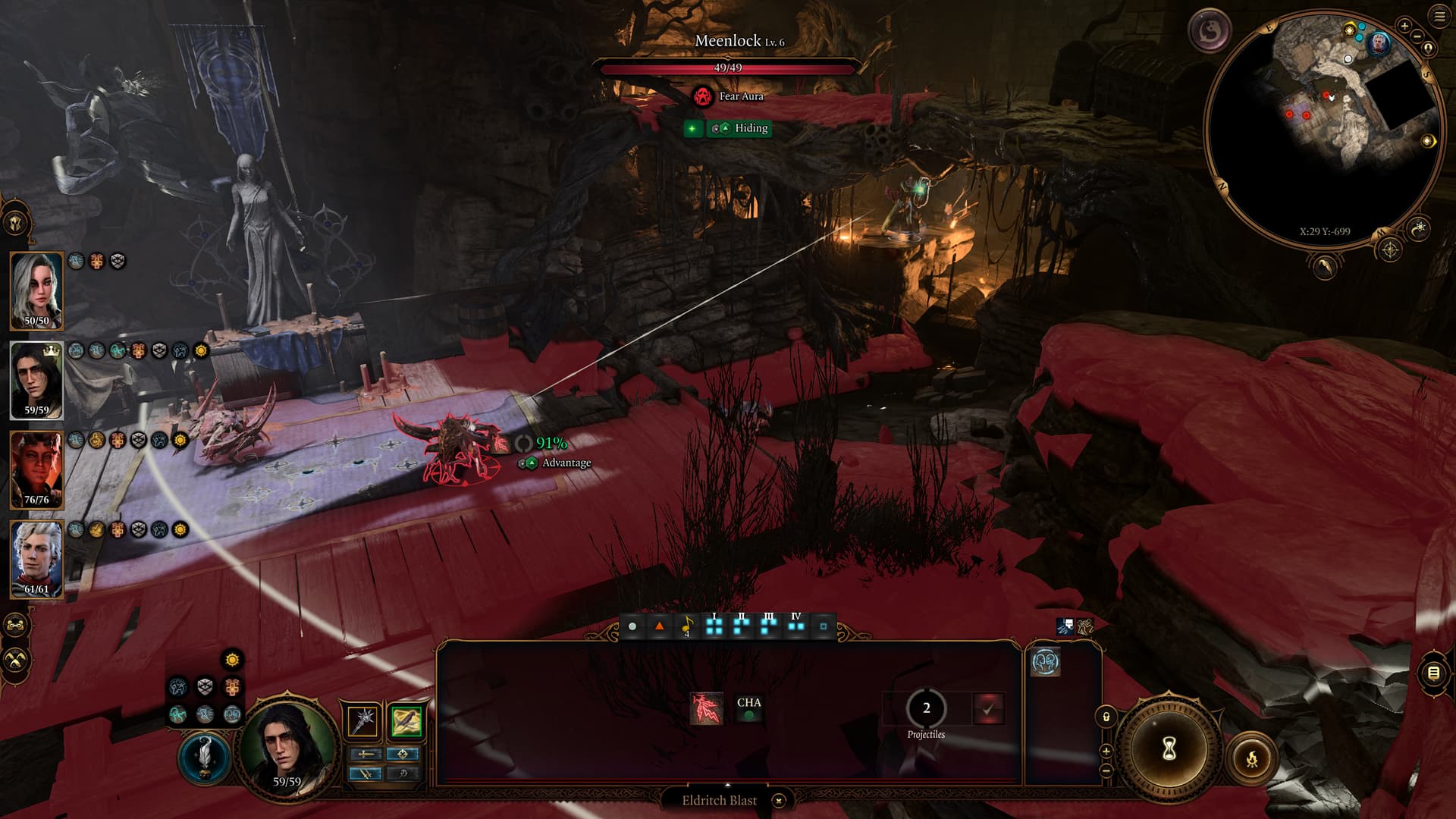The height and width of the screenshot is (819, 1456).
Task: Activate the twin faces concentration icon
Action: 1045,662
